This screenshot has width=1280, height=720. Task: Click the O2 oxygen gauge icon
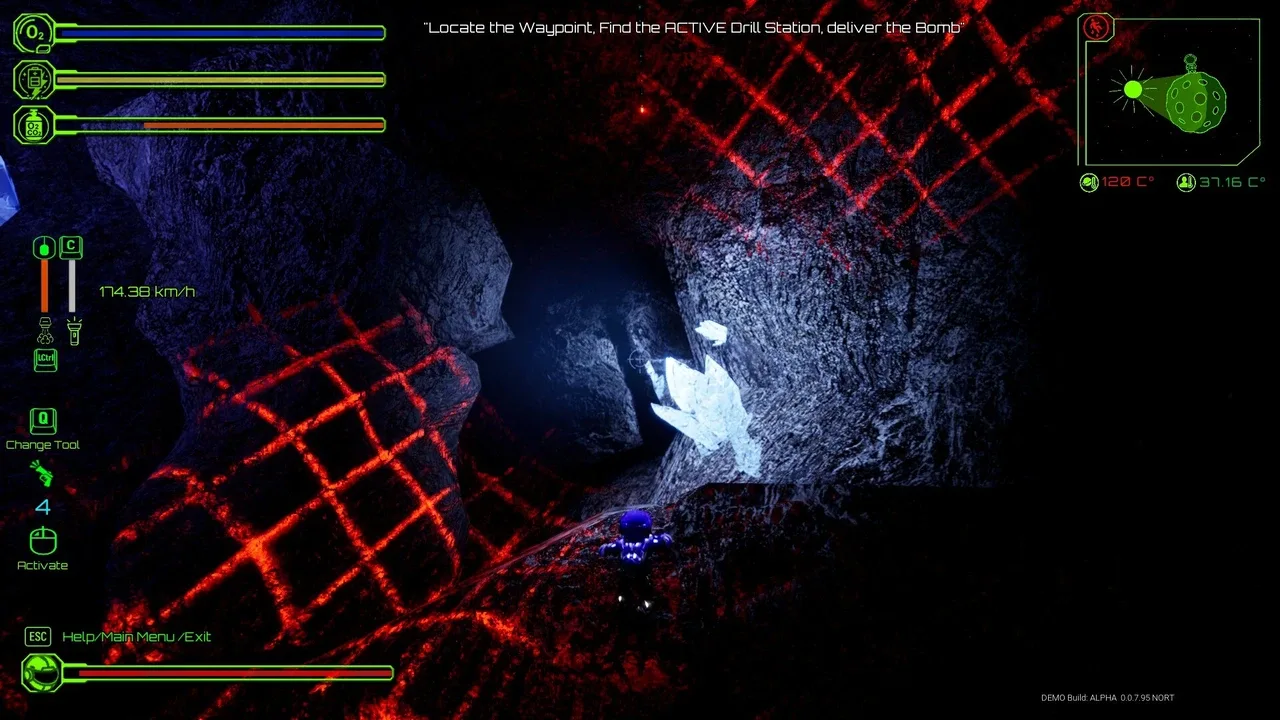[x=34, y=33]
